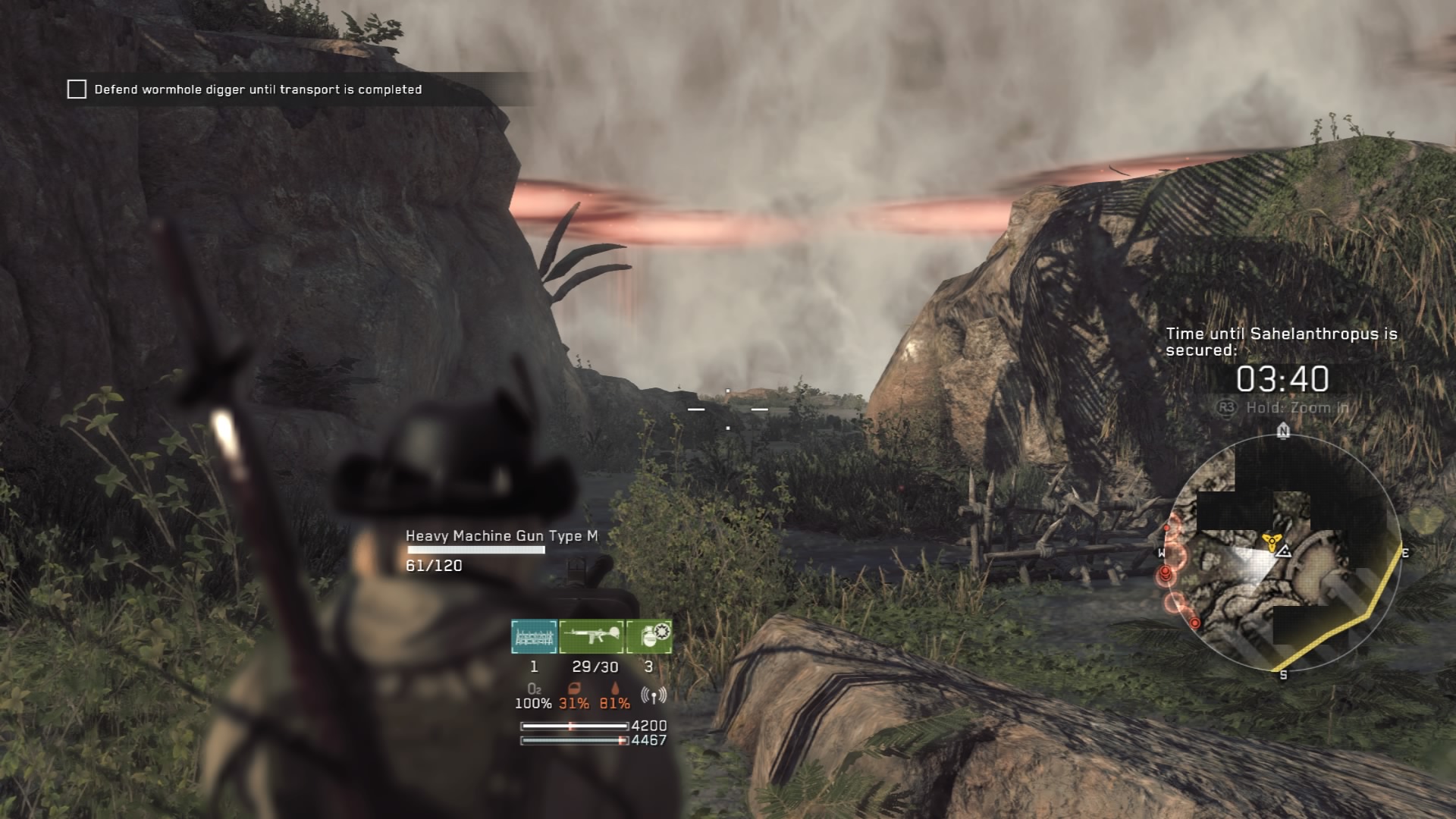Click the radio signal antenna icon
1456x819 pixels.
[x=653, y=695]
